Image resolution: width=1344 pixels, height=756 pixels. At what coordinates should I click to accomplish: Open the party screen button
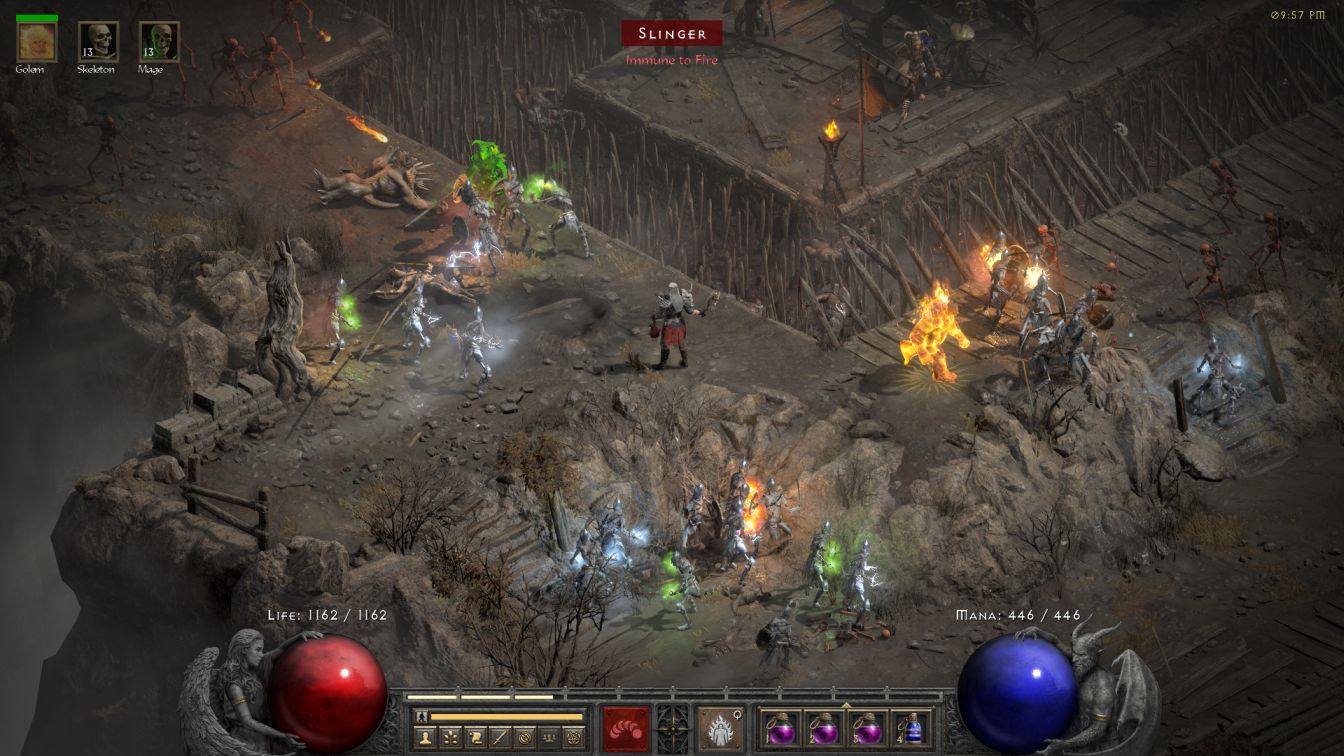549,738
